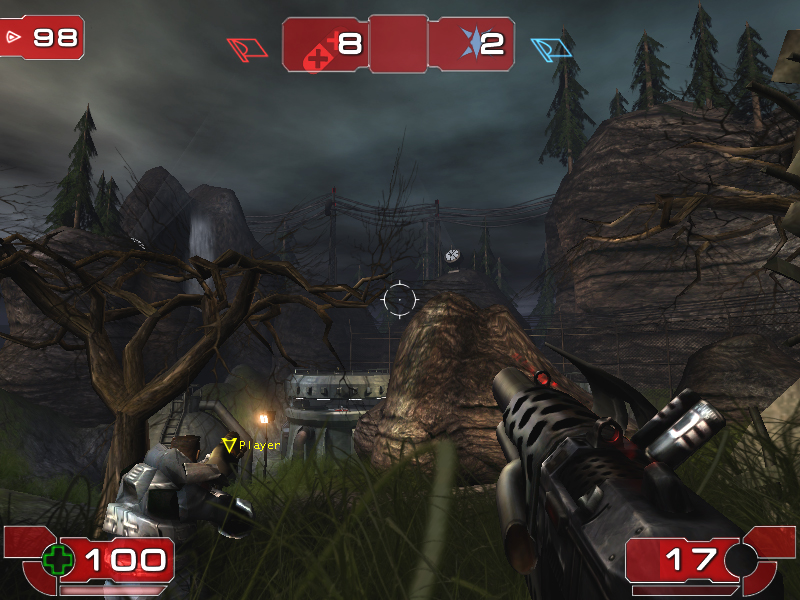Click the blue team flag status icon

(x=551, y=48)
